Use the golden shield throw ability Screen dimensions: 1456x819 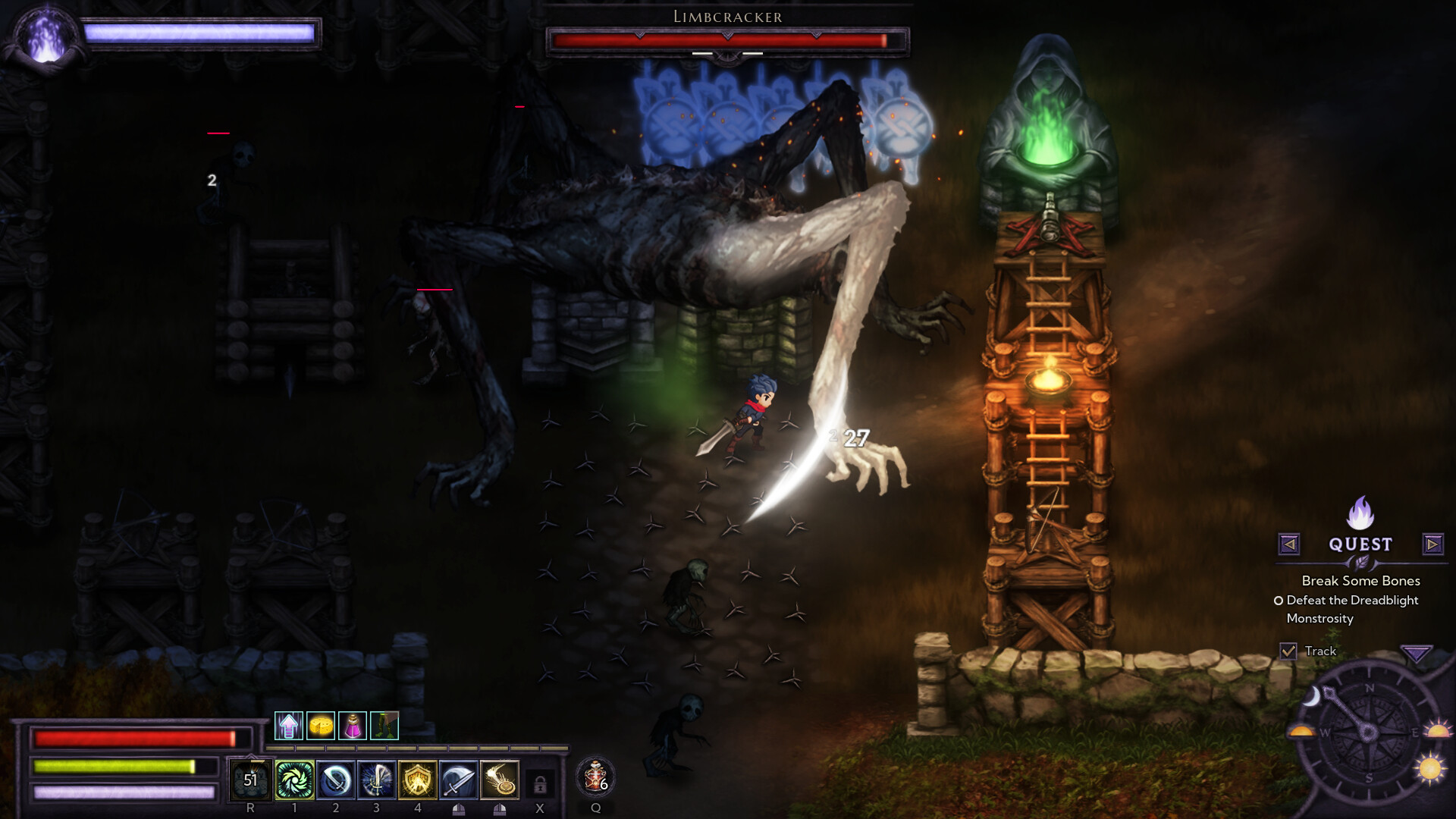[x=500, y=780]
